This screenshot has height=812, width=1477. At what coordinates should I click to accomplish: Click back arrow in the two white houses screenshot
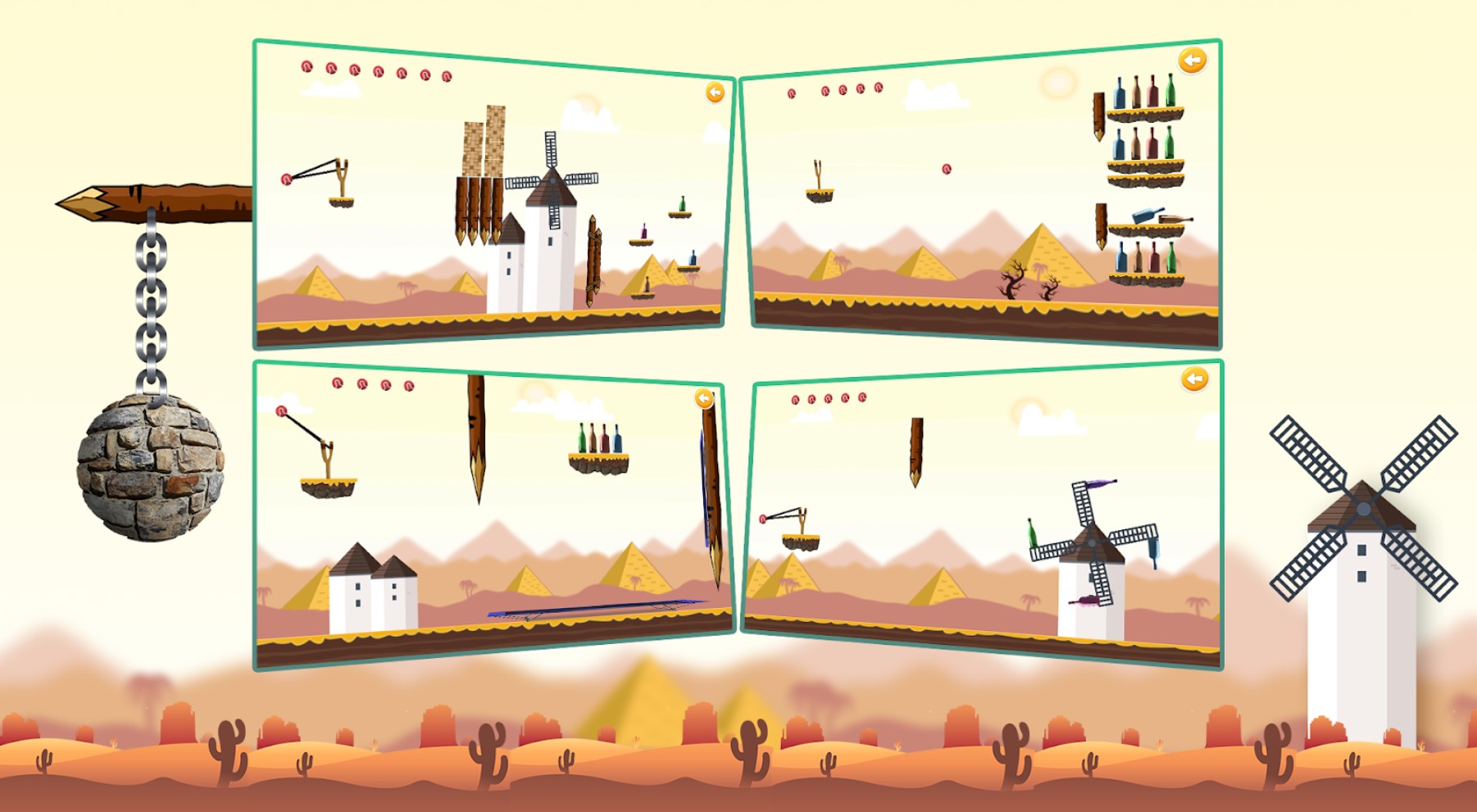(x=704, y=398)
